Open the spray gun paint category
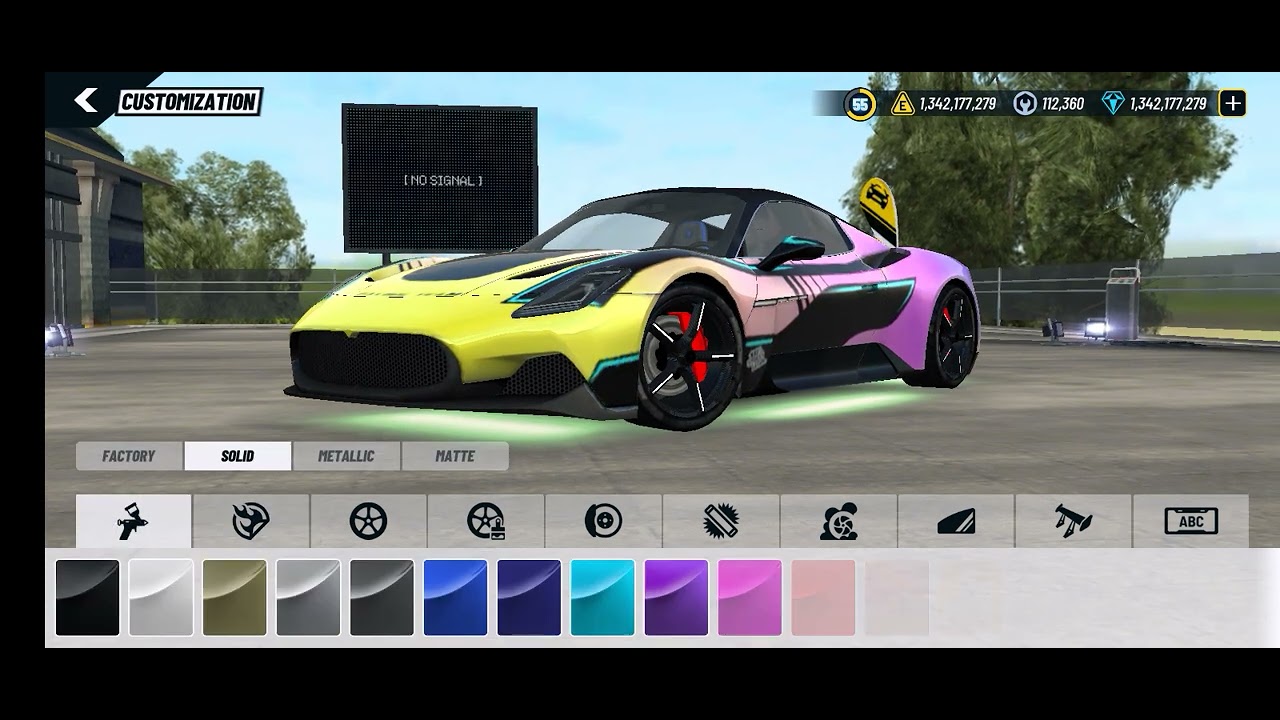The height and width of the screenshot is (720, 1280). (133, 521)
